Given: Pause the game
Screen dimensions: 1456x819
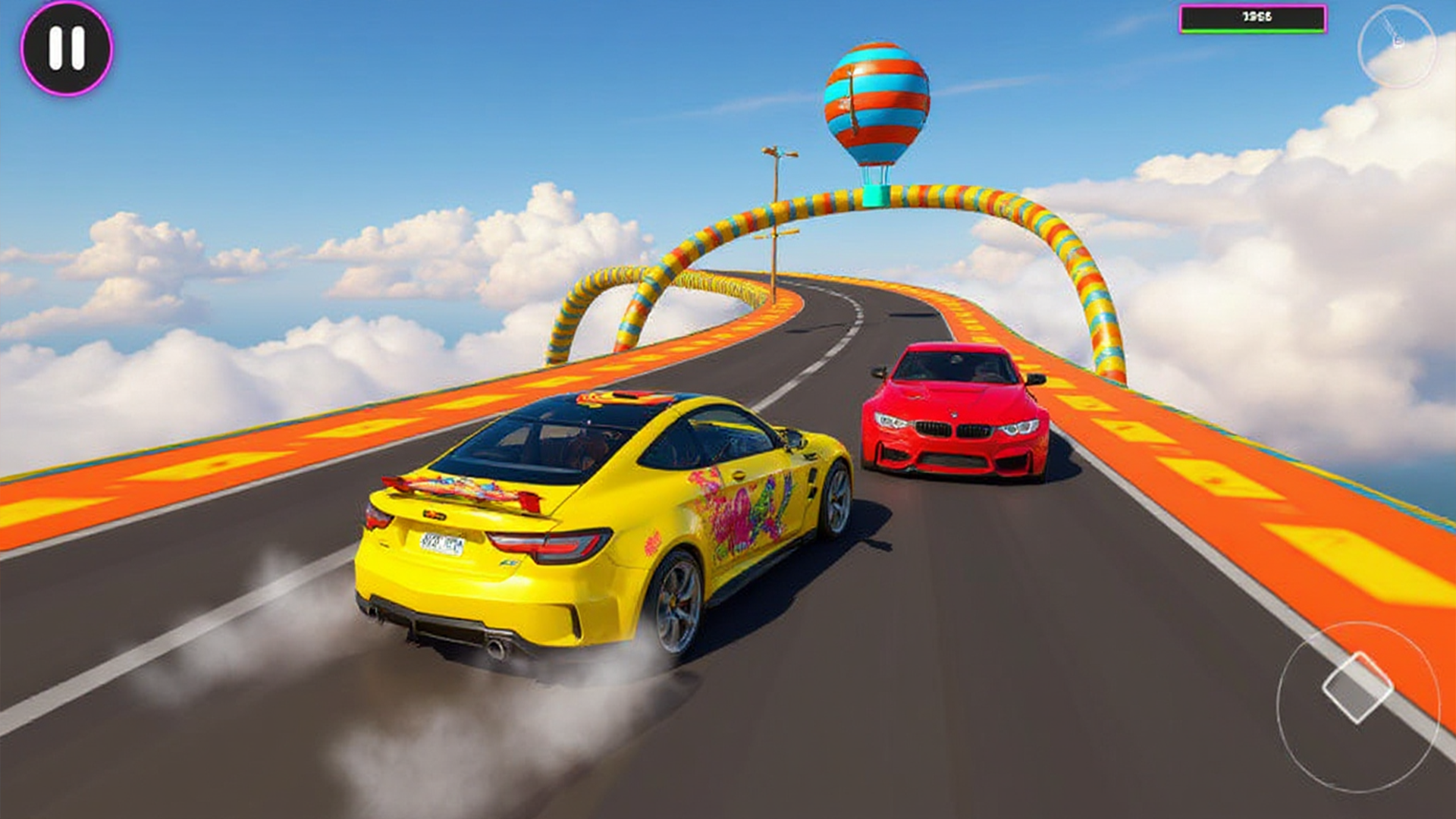Looking at the screenshot, I should click(64, 47).
